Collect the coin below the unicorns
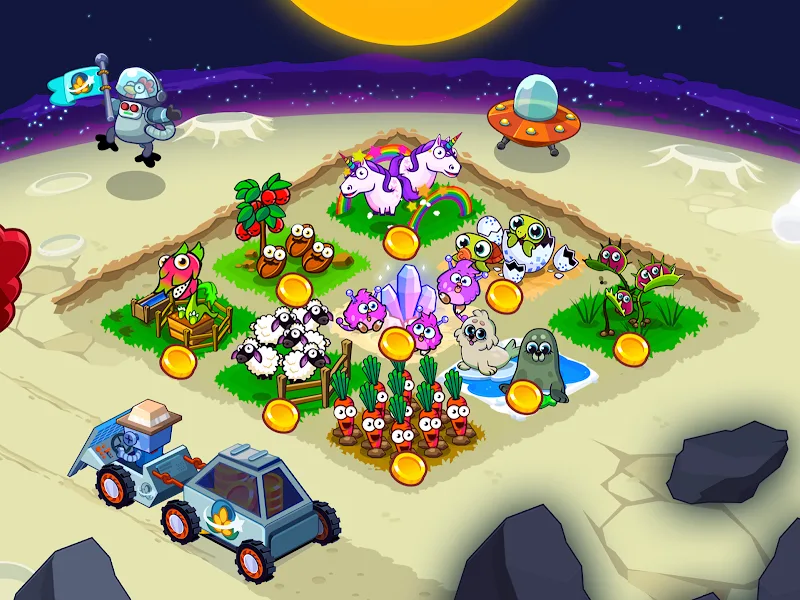This screenshot has height=600, width=800. click(x=402, y=243)
